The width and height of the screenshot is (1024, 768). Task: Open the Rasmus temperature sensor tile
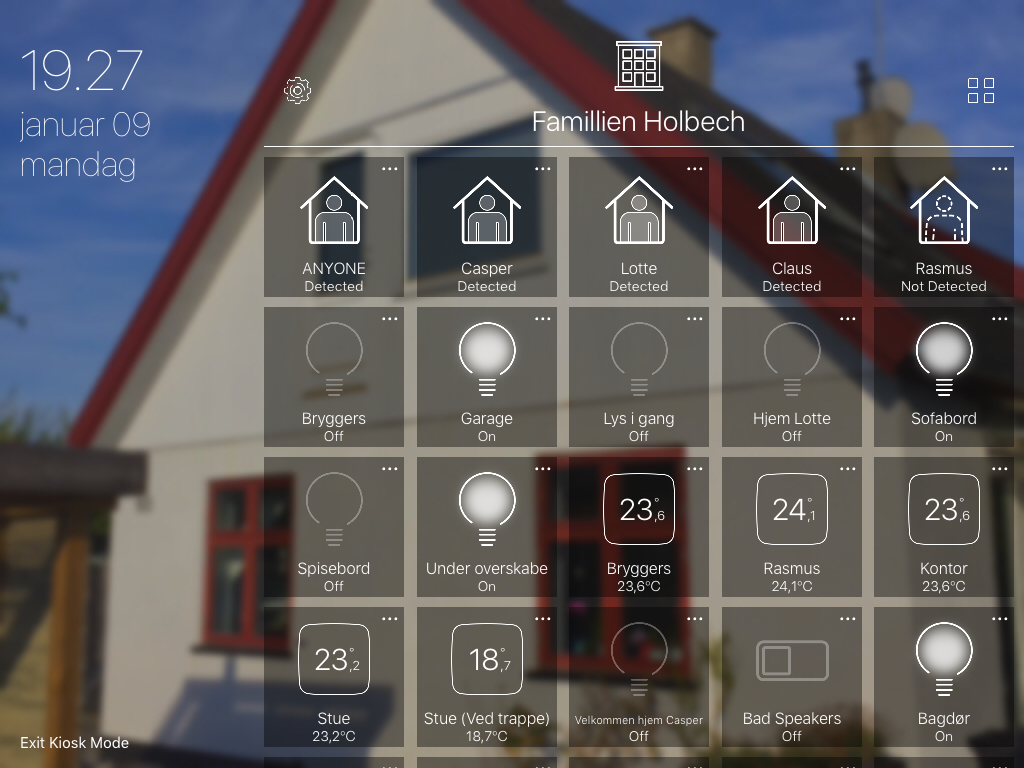[792, 526]
